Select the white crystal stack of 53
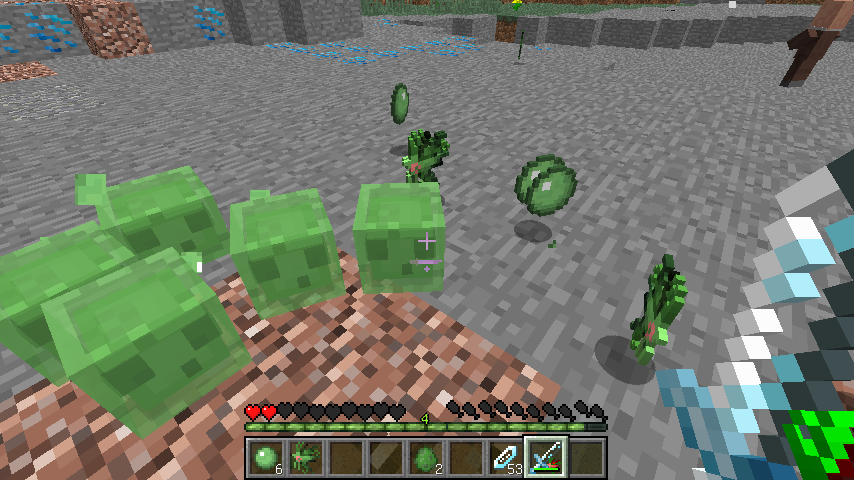The image size is (854, 480). pos(505,458)
